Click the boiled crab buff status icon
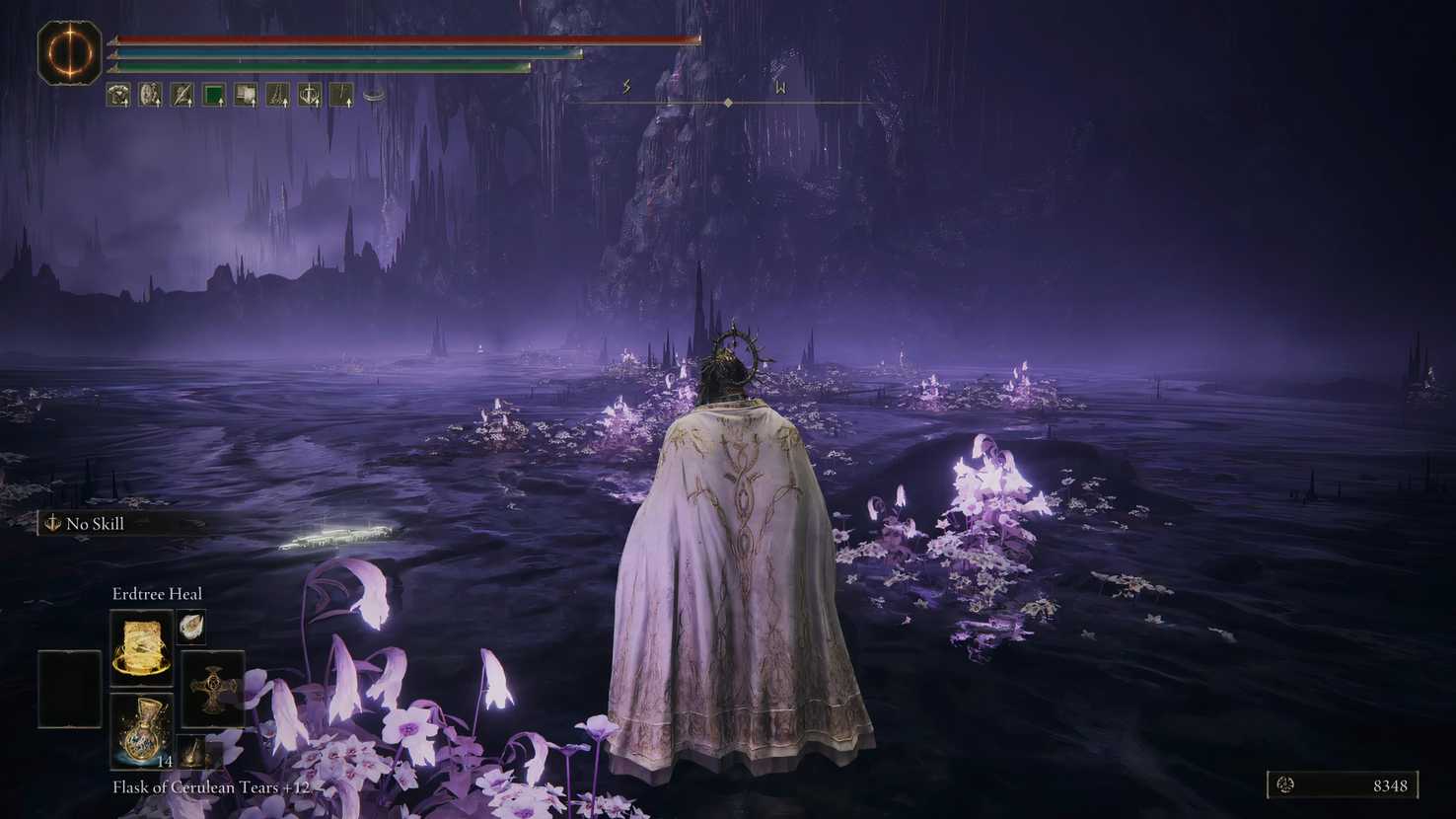The image size is (1456, 819). [x=118, y=94]
